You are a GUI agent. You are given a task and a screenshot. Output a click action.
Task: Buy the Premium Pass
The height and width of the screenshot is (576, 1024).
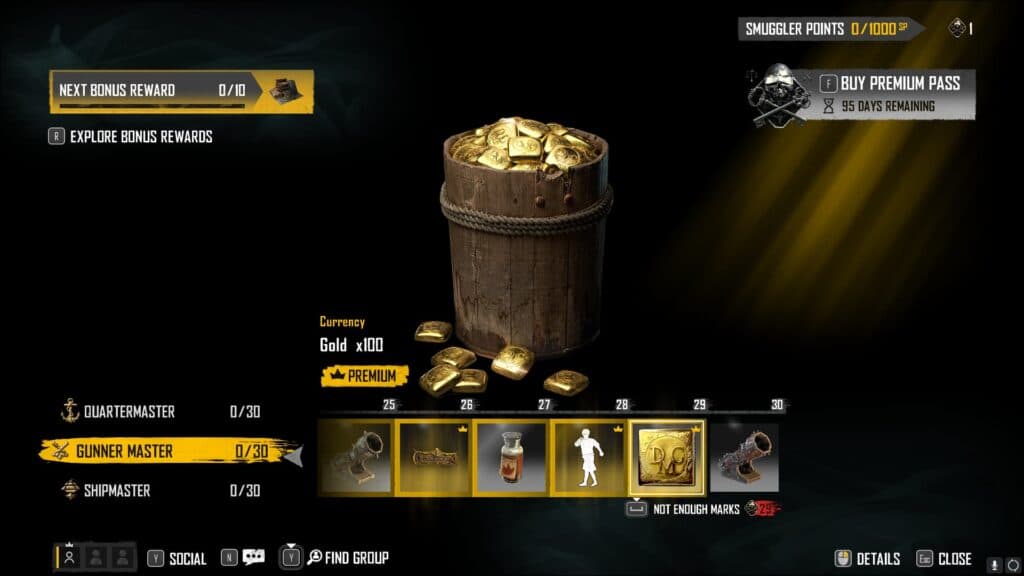(x=888, y=84)
